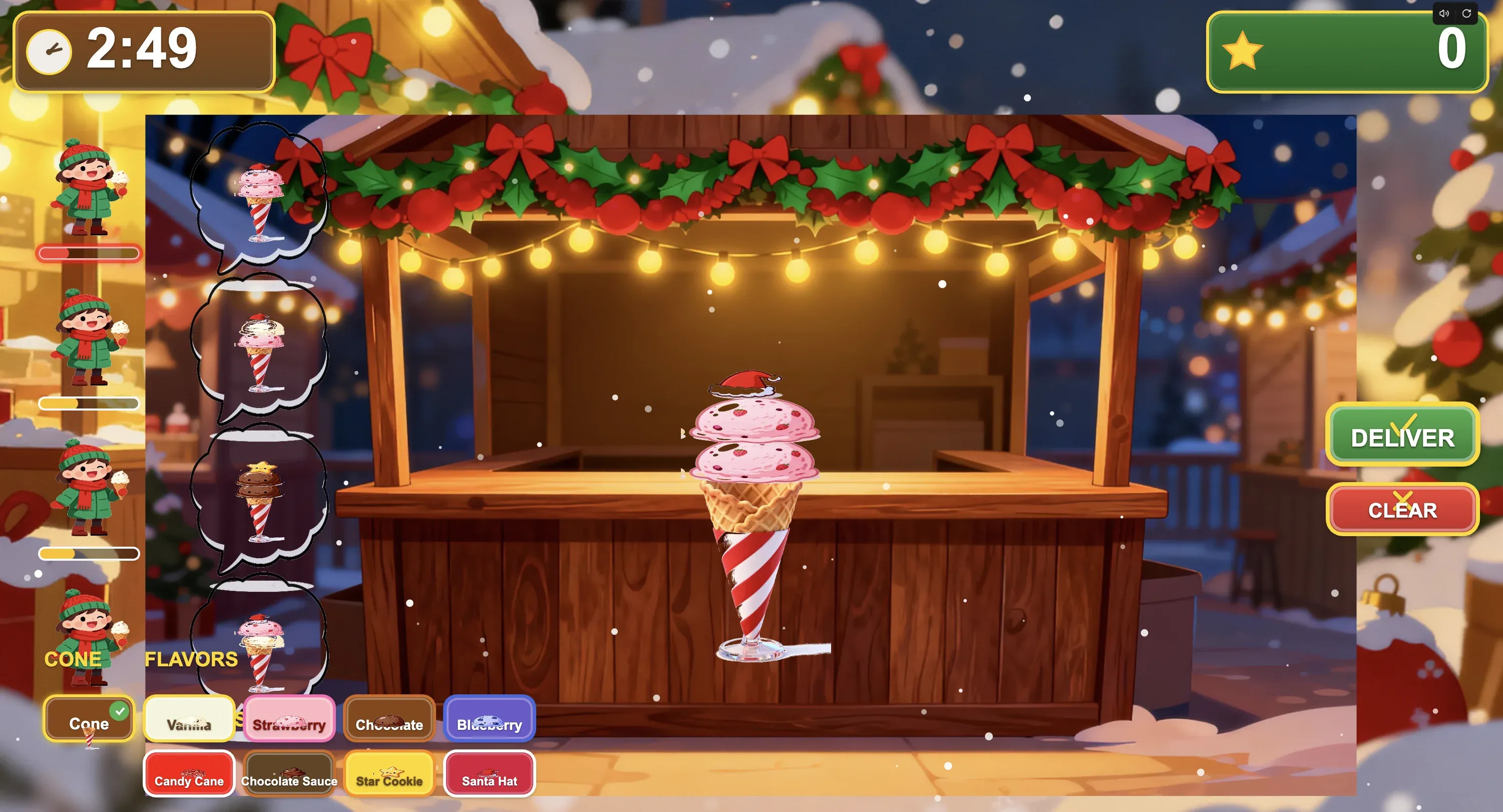Add a Strawberry scoop
This screenshot has width=1503, height=812.
click(289, 720)
